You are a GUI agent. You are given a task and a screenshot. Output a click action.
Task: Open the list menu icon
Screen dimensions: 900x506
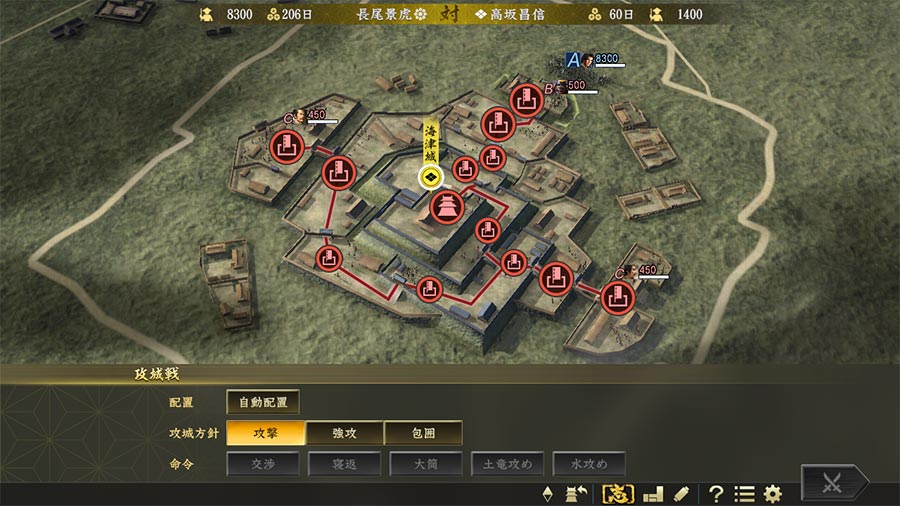(744, 493)
